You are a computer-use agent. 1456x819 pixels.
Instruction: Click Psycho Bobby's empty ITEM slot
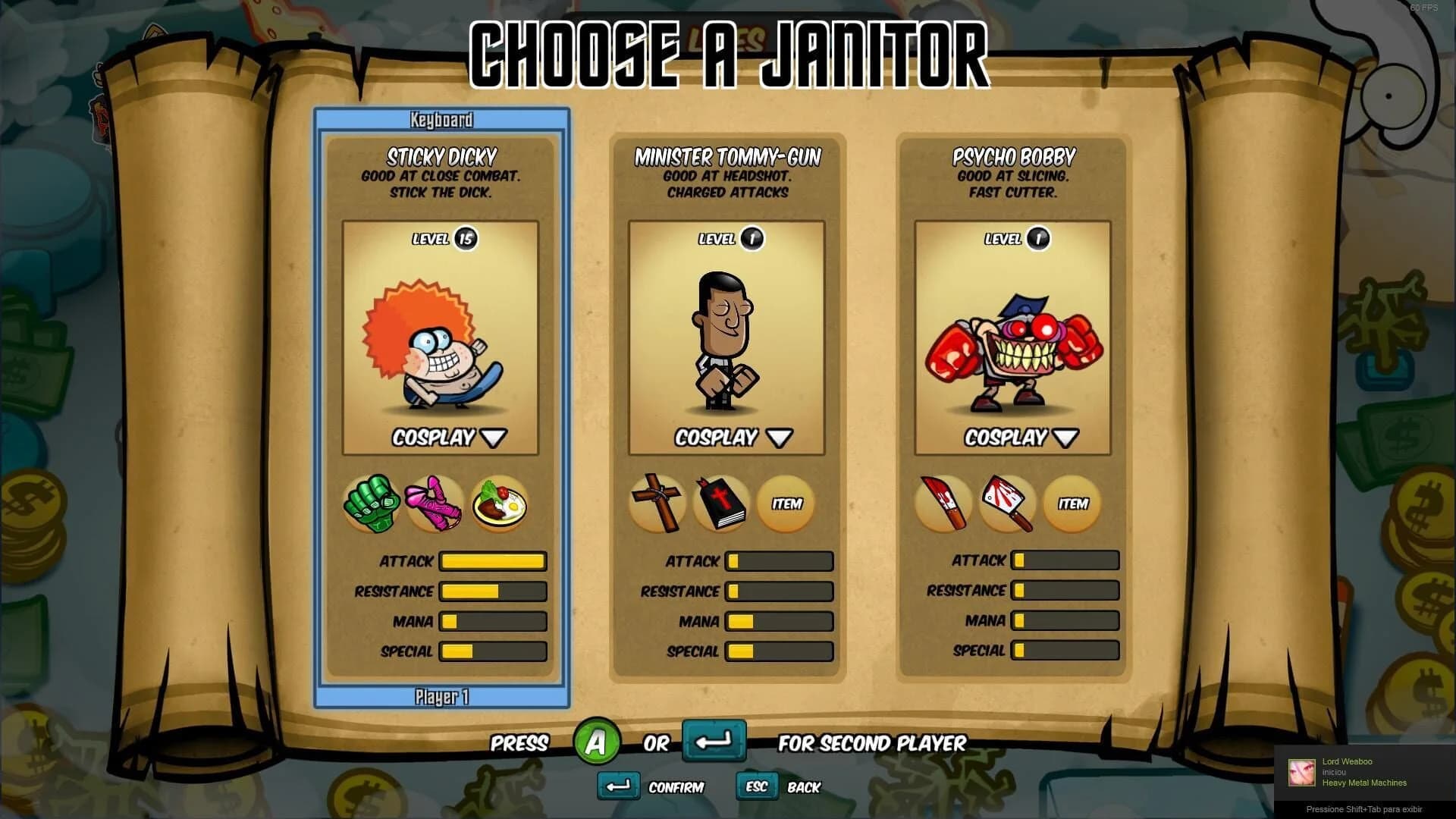tap(1072, 503)
